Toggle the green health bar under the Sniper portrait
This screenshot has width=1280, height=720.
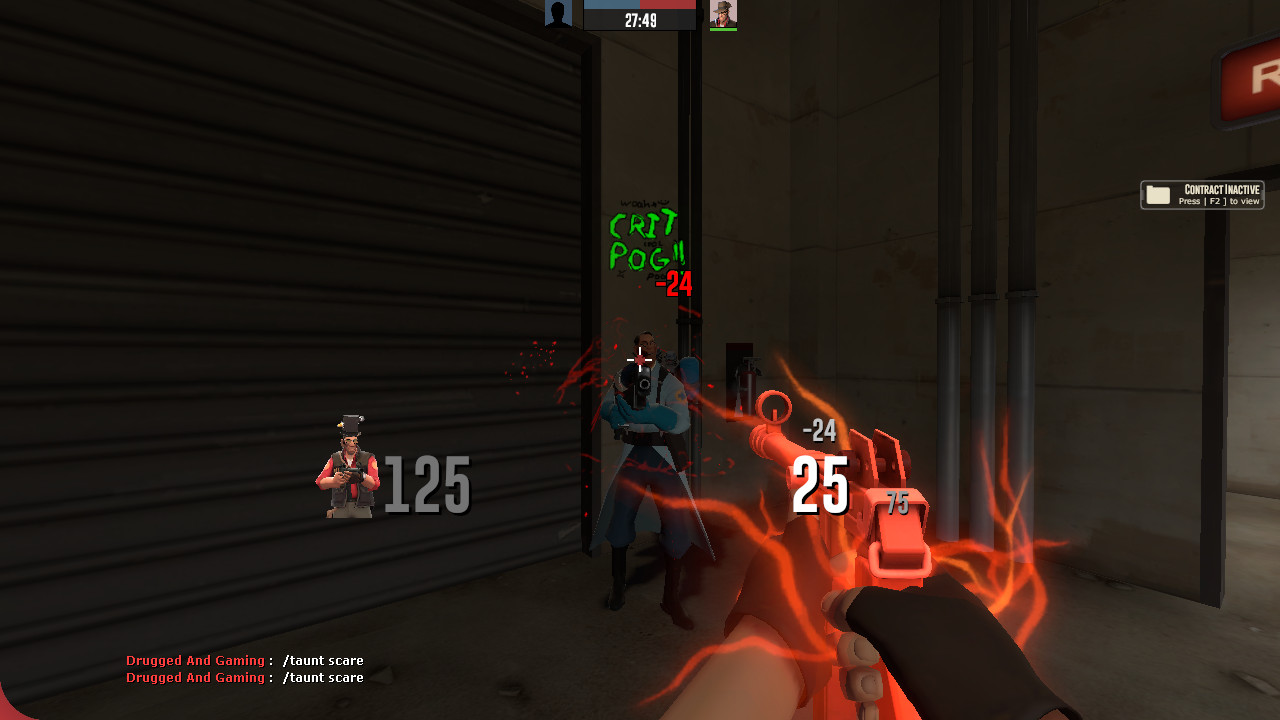click(x=722, y=31)
